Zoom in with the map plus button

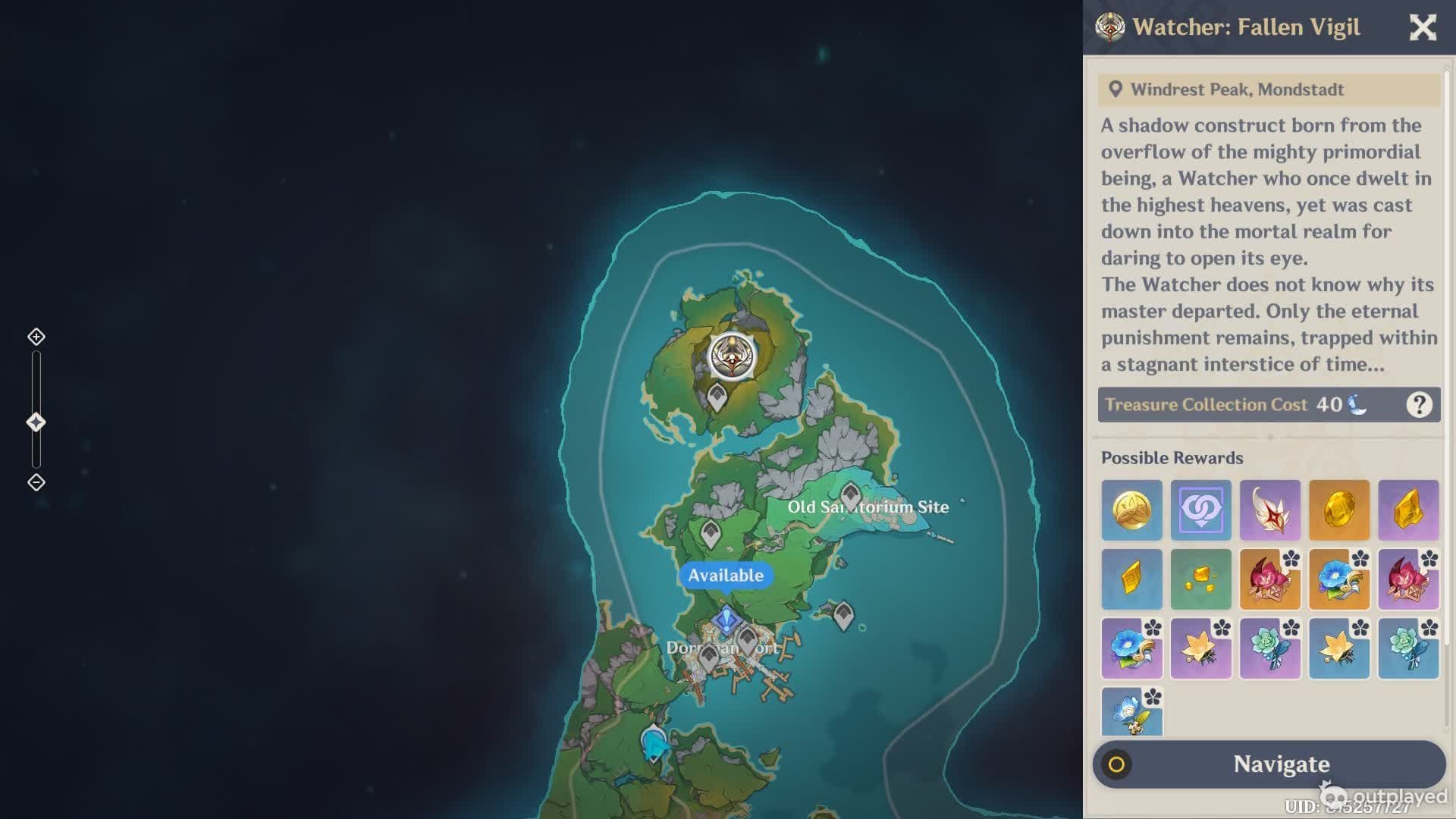point(36,337)
